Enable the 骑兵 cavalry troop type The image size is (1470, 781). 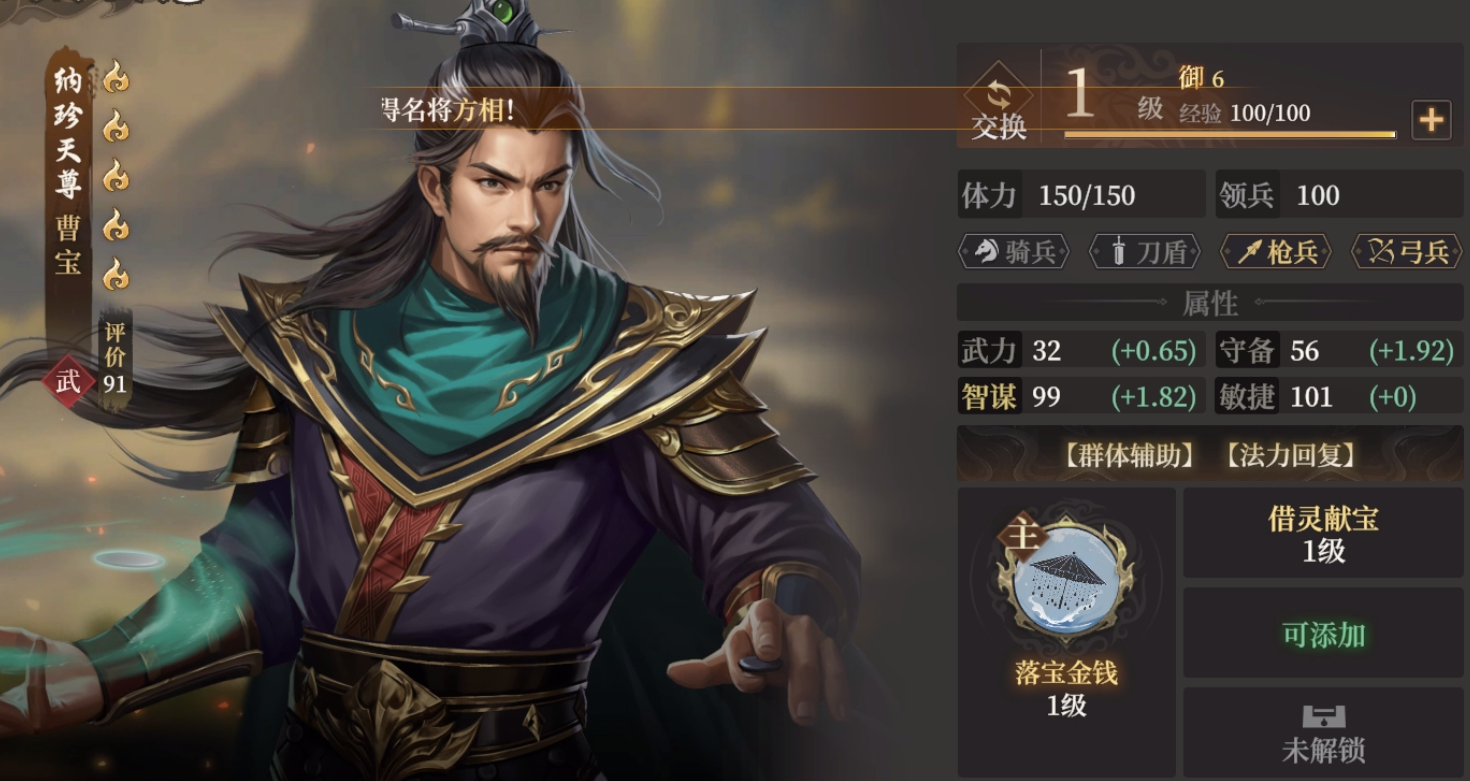pos(1013,253)
